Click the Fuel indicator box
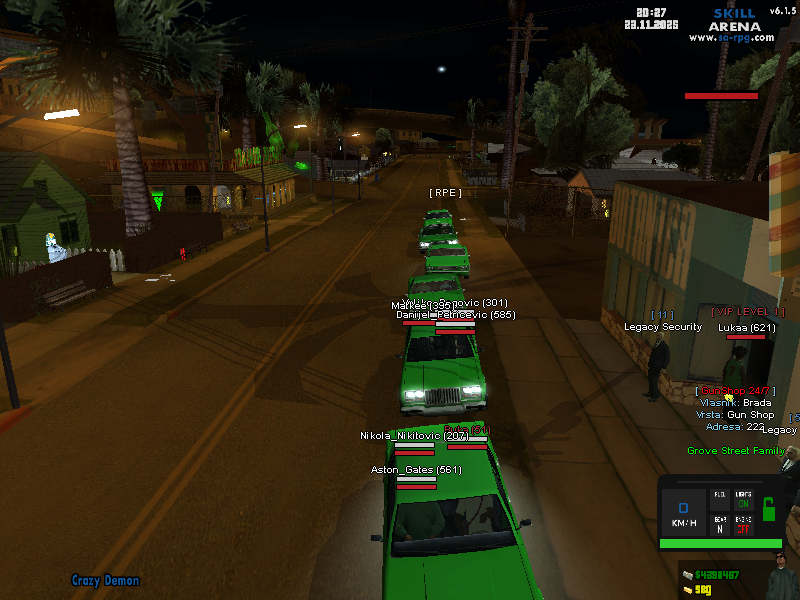 click(720, 499)
